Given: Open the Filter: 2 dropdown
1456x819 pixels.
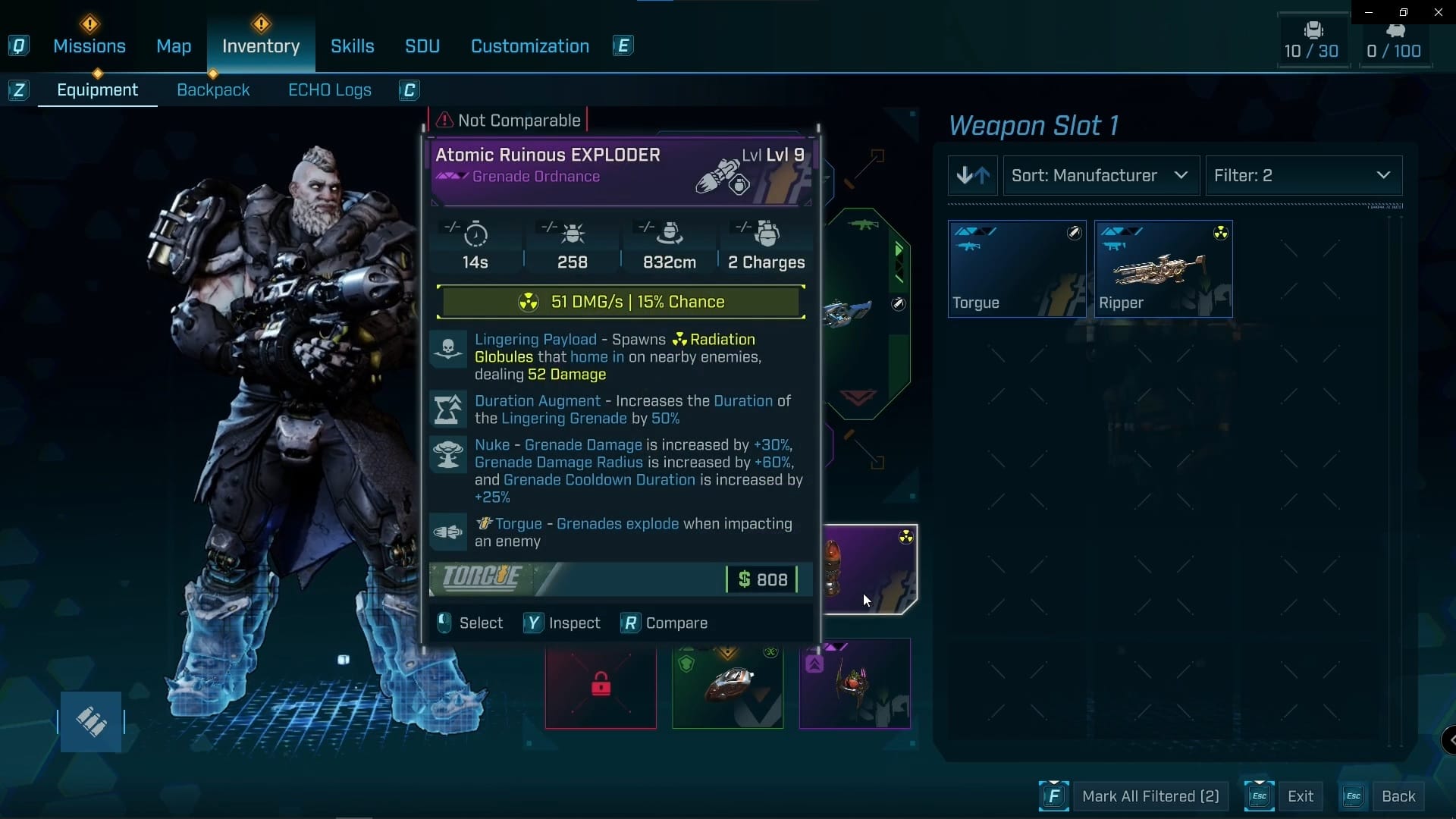Looking at the screenshot, I should tap(1304, 176).
